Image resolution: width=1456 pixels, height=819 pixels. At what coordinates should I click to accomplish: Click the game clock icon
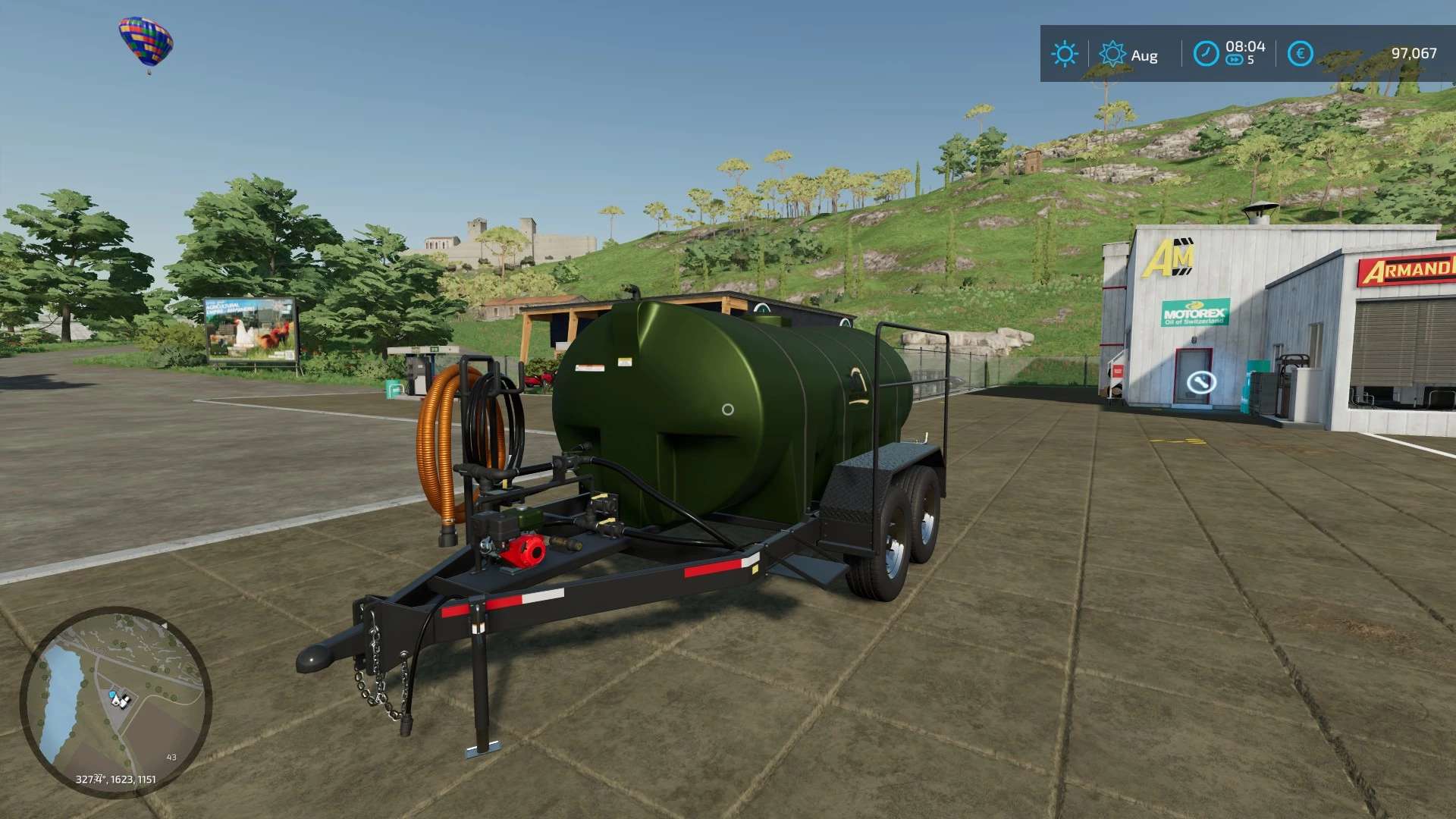(1206, 54)
